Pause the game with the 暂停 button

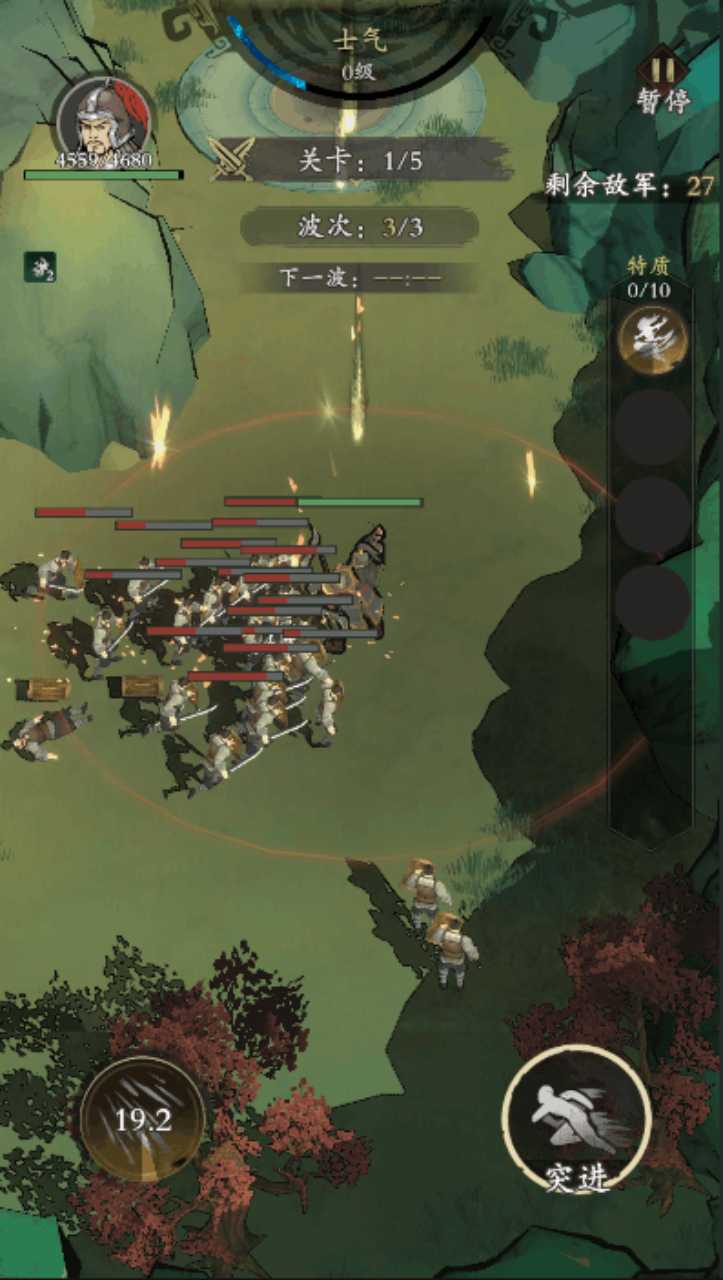(x=663, y=80)
